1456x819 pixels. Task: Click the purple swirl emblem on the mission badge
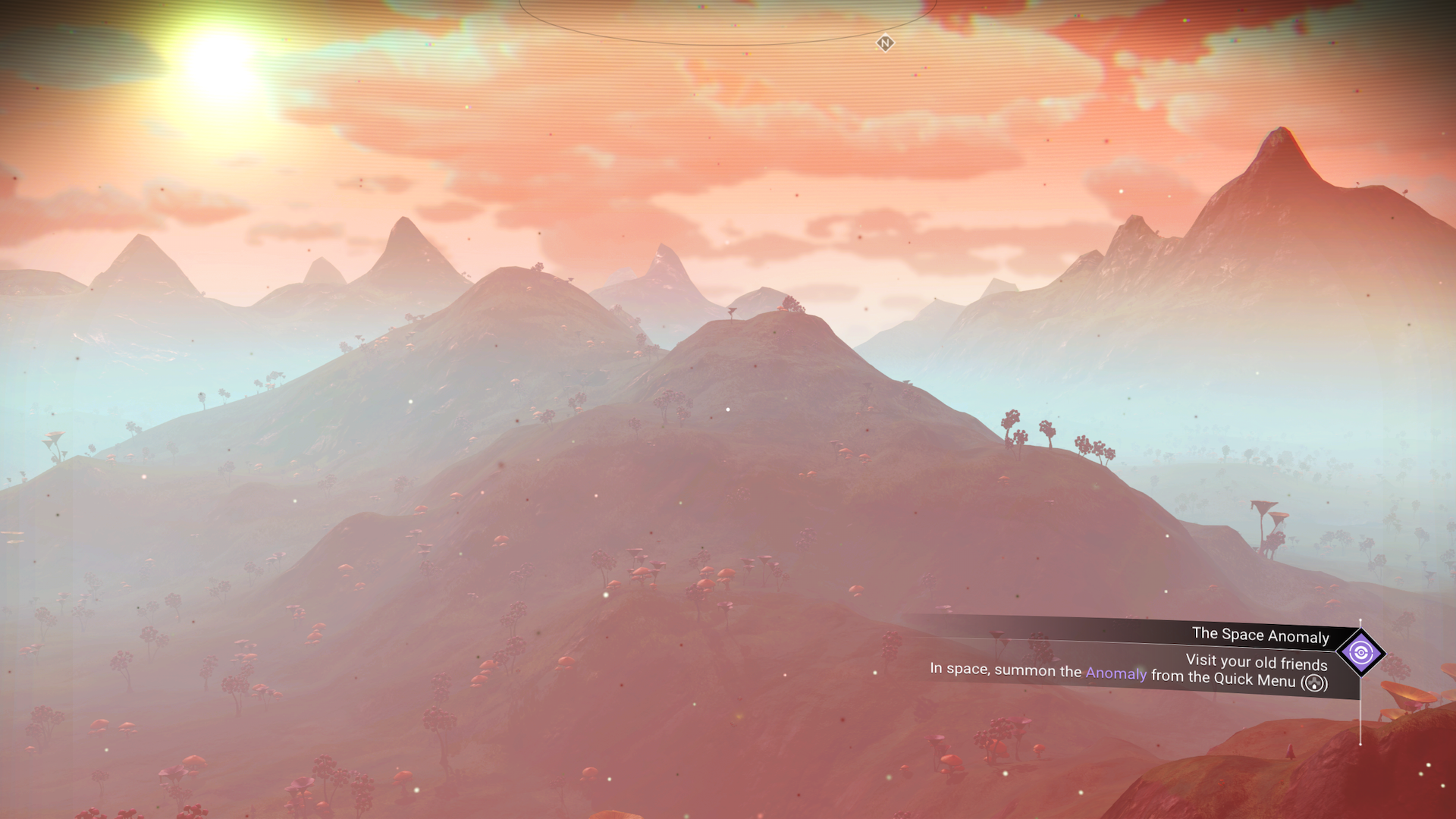[1360, 652]
